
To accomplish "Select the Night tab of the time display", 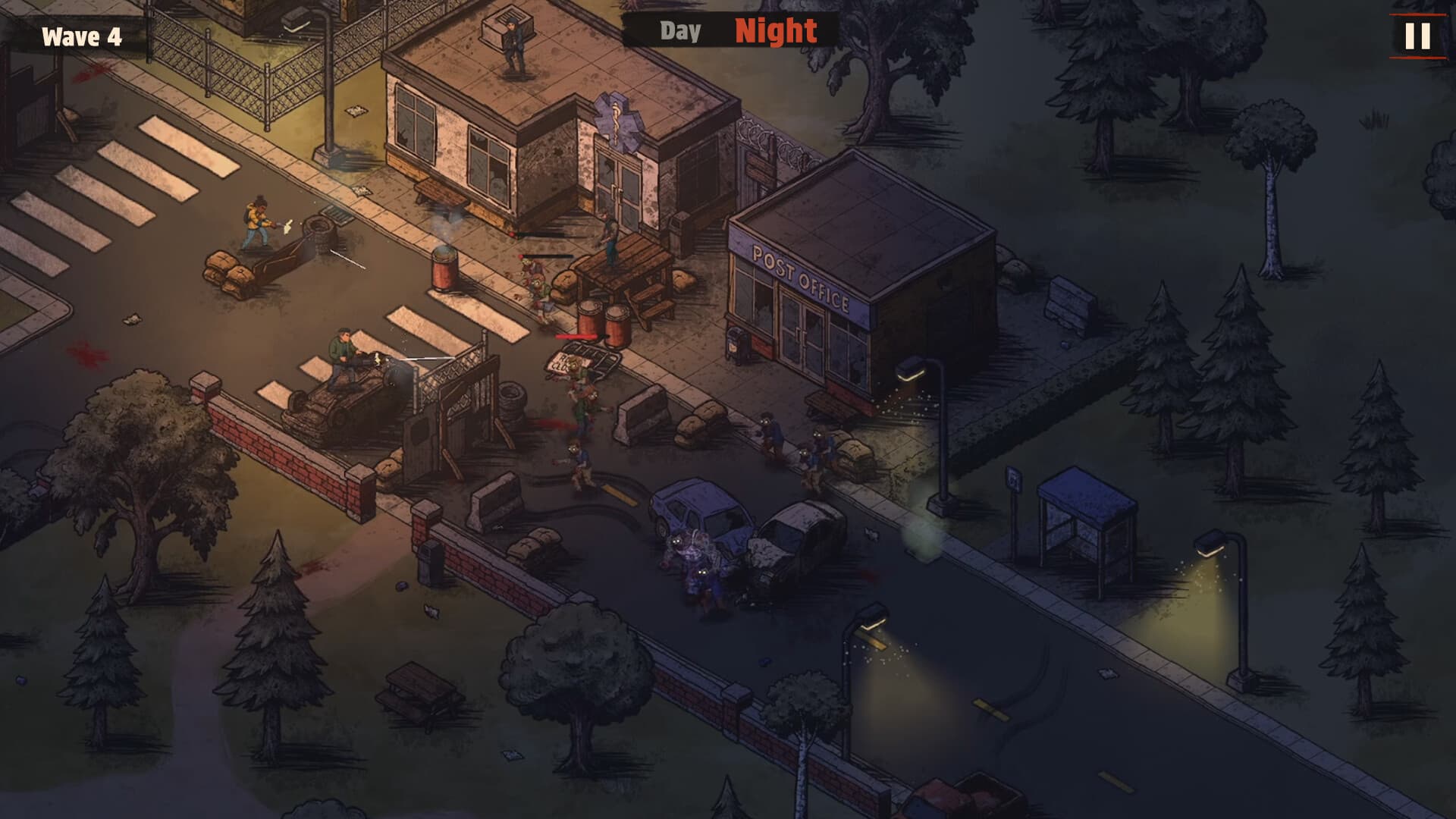I will tap(777, 32).
